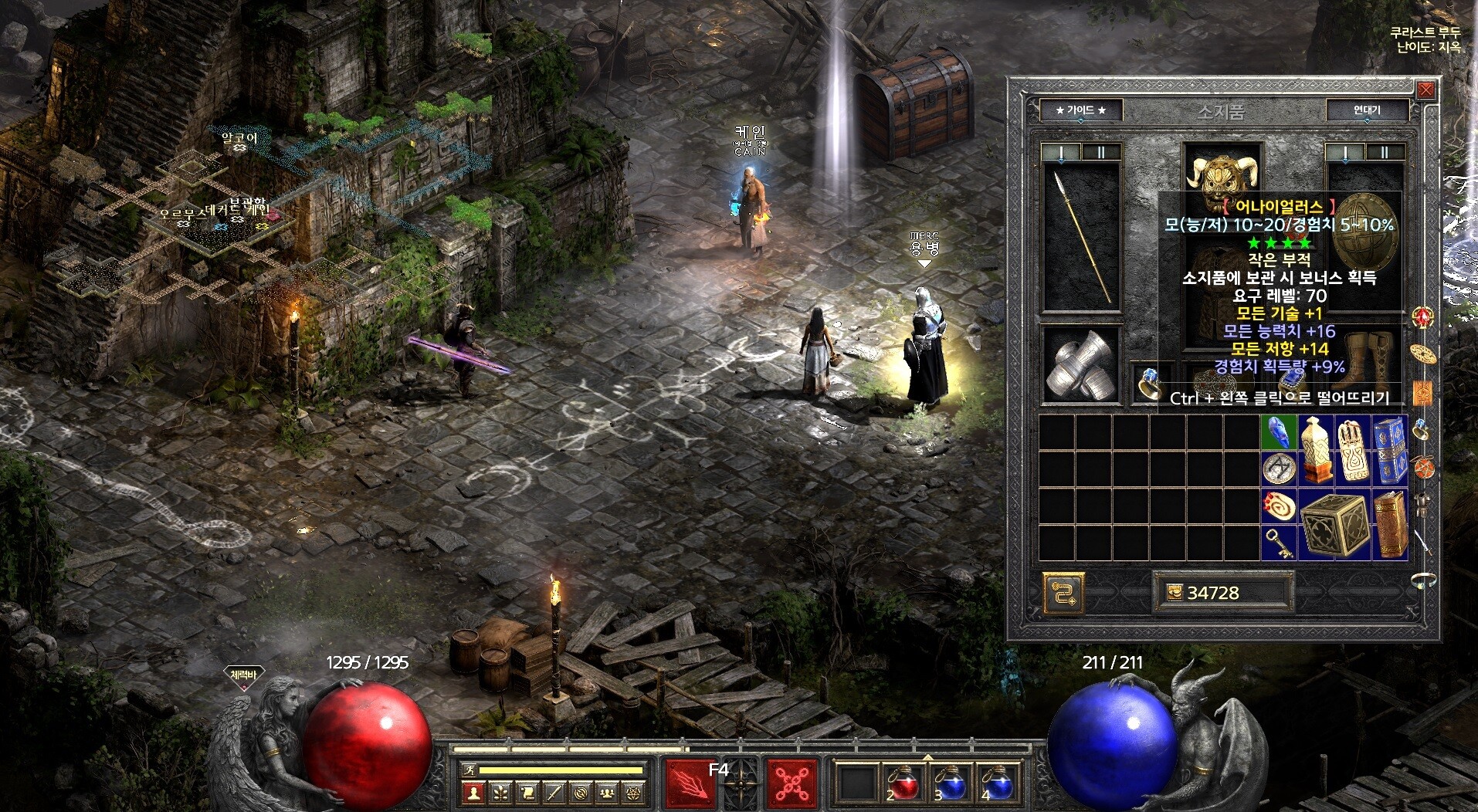Close the inventory panel with the red X
The height and width of the screenshot is (812, 1478).
[1425, 90]
